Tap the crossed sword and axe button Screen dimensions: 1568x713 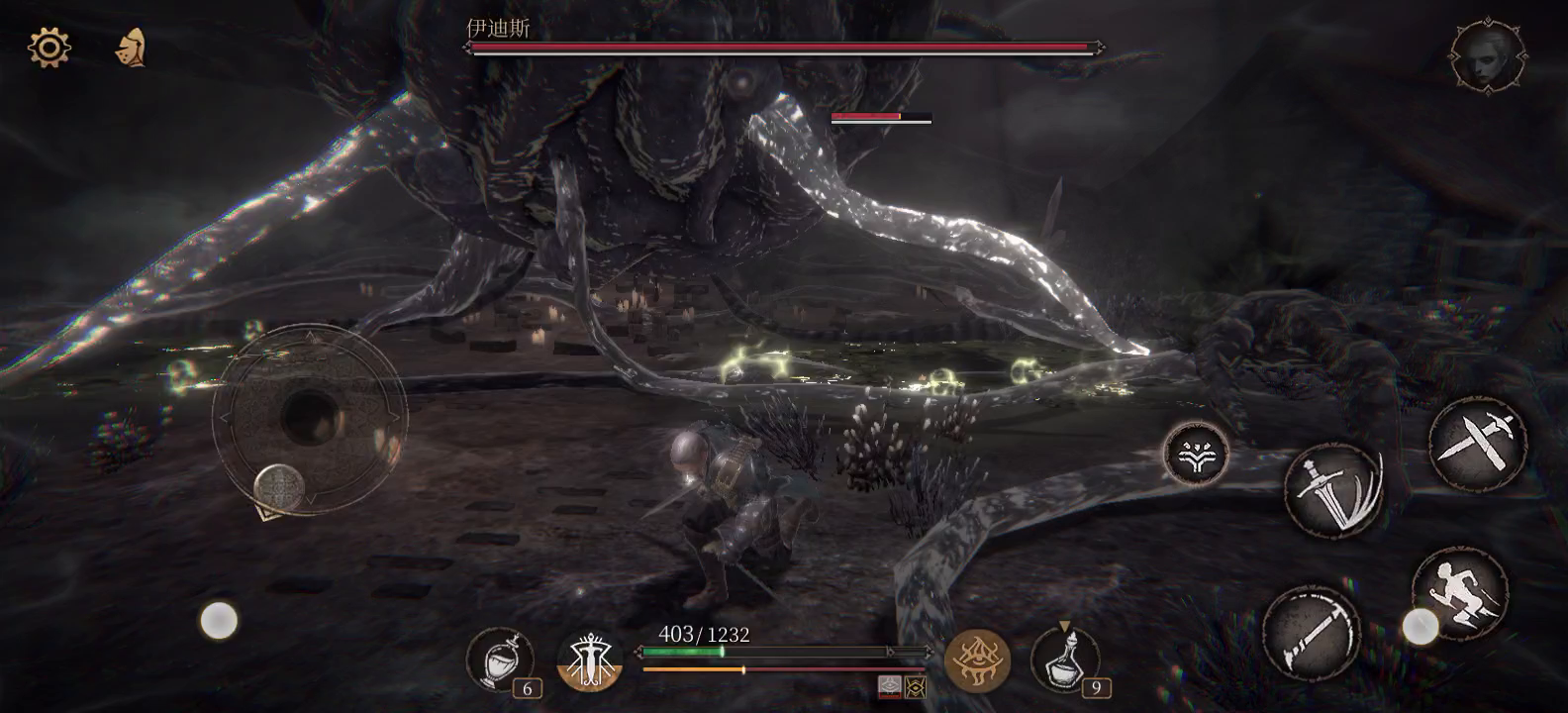click(1478, 443)
